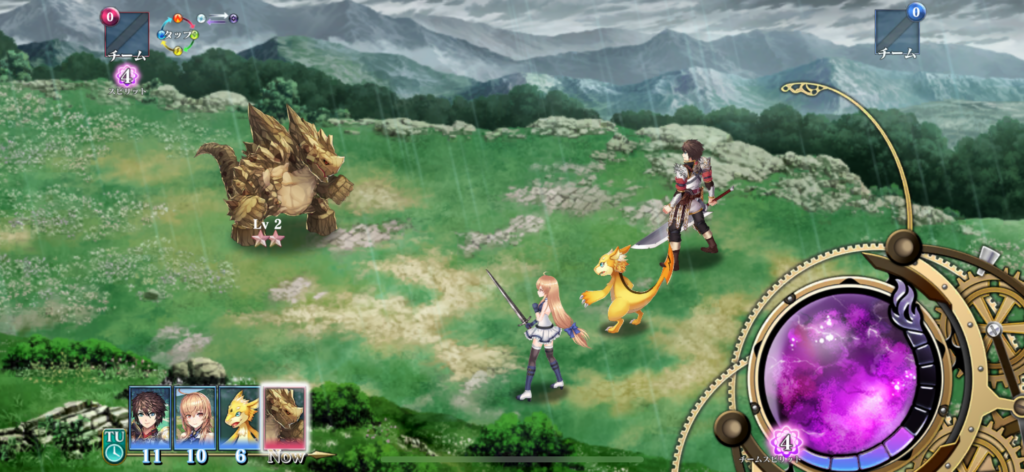Select the yellow dragon turn portrait
The image size is (1024, 472).
(239, 417)
